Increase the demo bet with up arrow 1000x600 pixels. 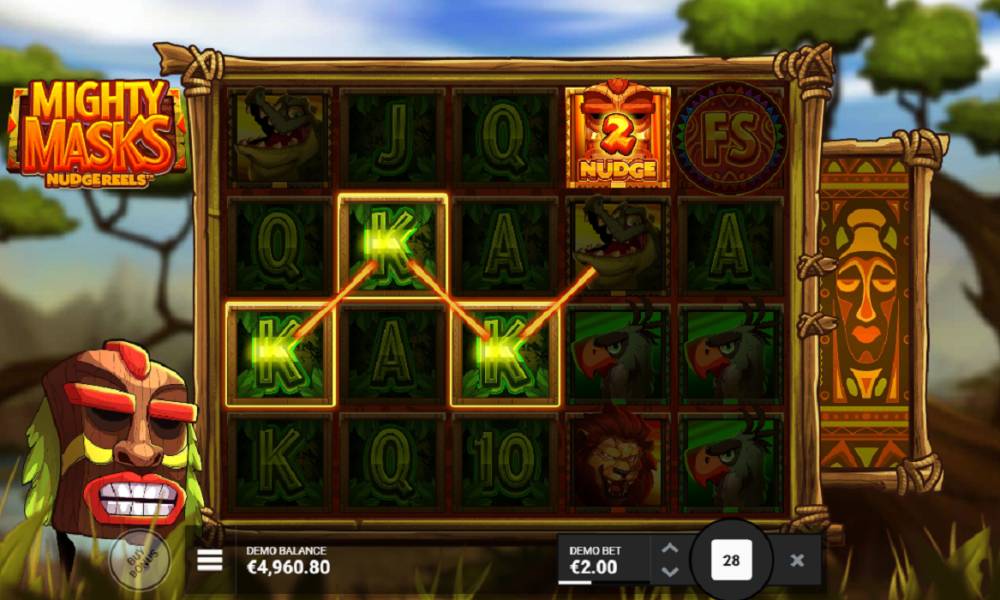670,548
